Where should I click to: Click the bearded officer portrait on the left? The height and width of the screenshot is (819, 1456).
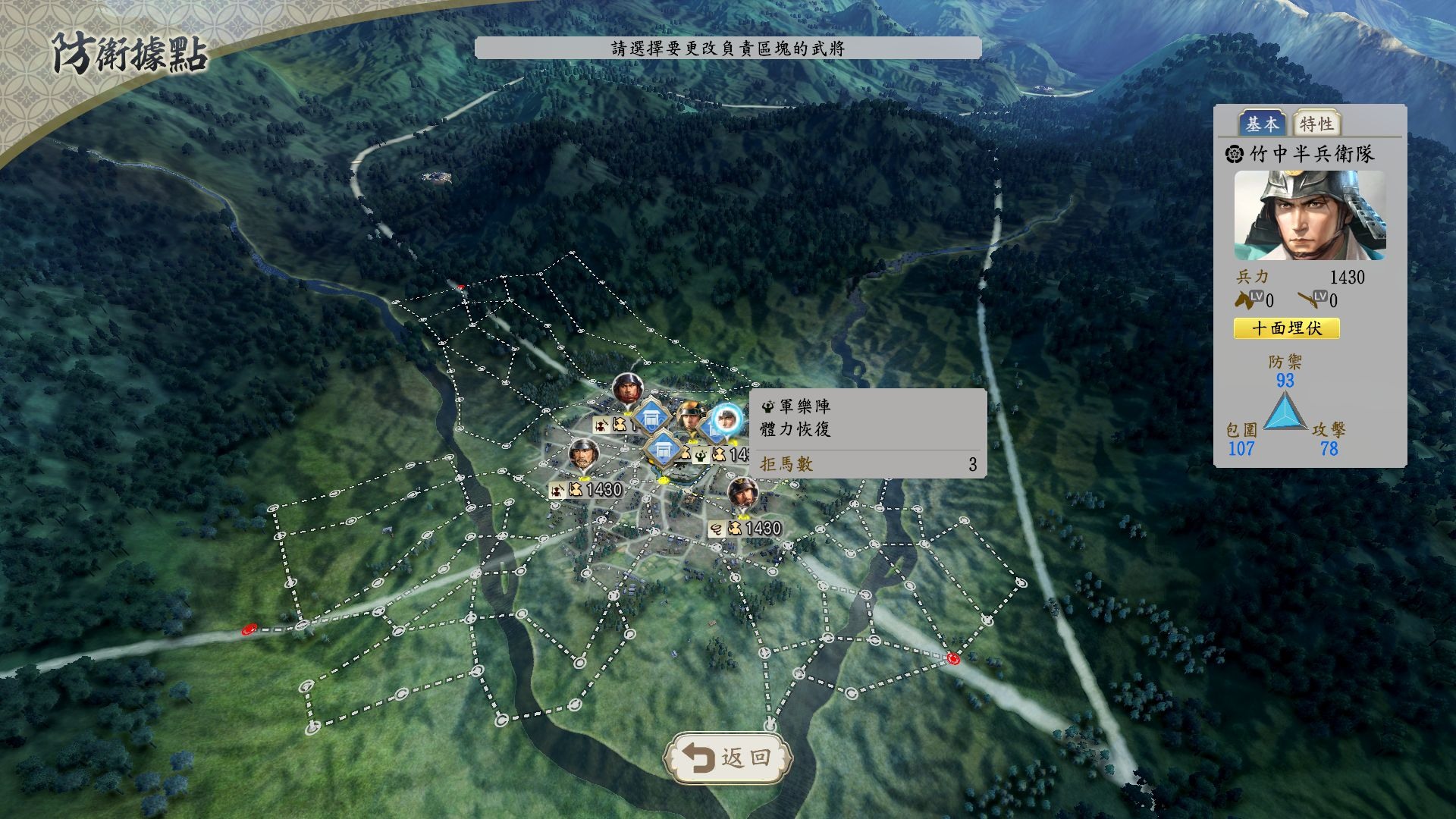click(x=583, y=454)
